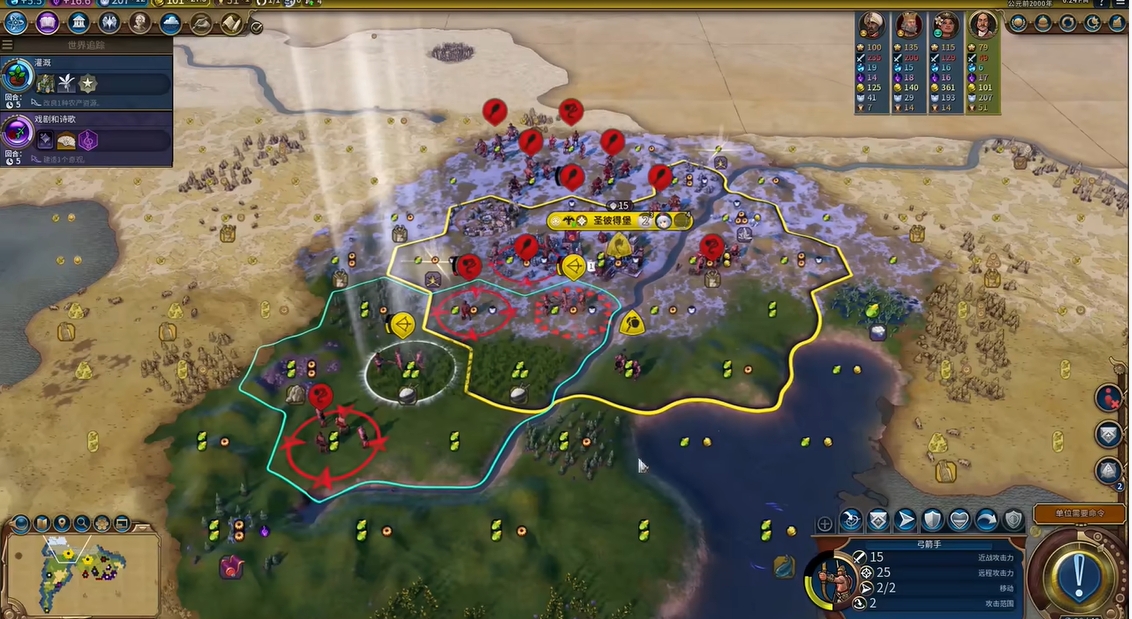
Task: Open the technology tree atom icon
Action: pyautogui.click(x=16, y=23)
